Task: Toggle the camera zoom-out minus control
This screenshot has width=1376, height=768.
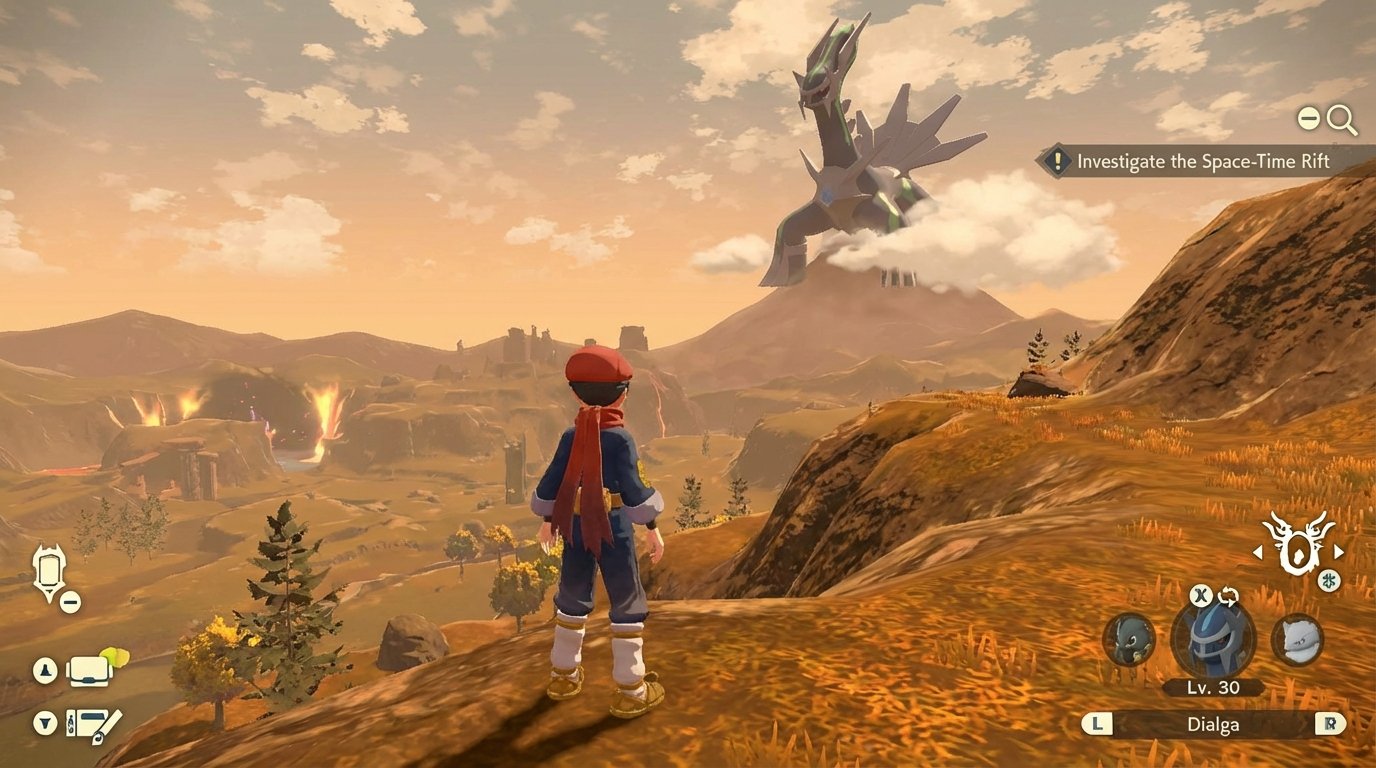Action: [x=1307, y=118]
